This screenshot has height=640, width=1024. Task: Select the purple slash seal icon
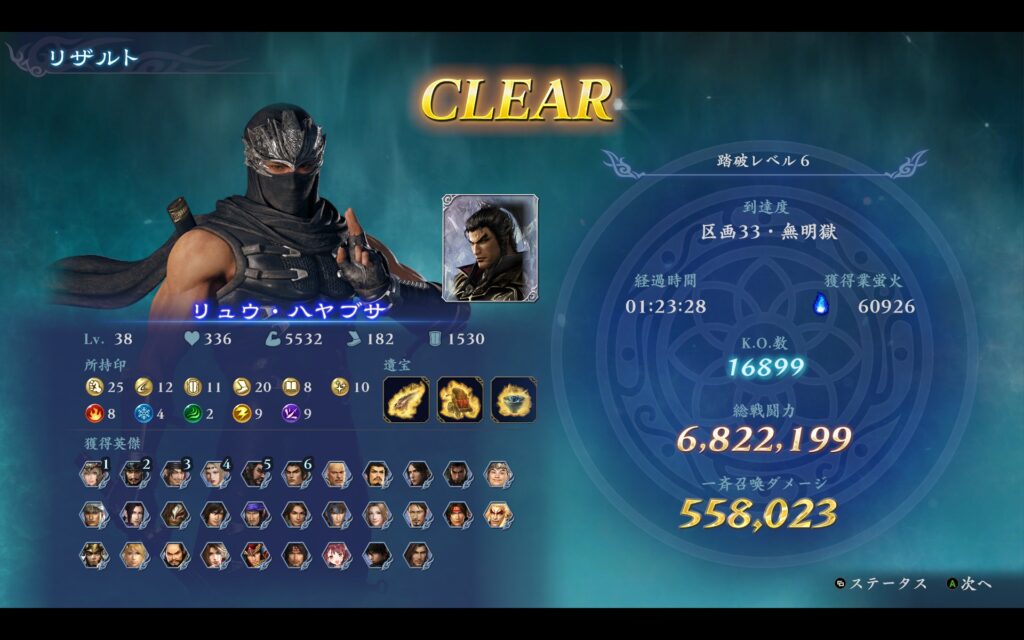pyautogui.click(x=290, y=413)
